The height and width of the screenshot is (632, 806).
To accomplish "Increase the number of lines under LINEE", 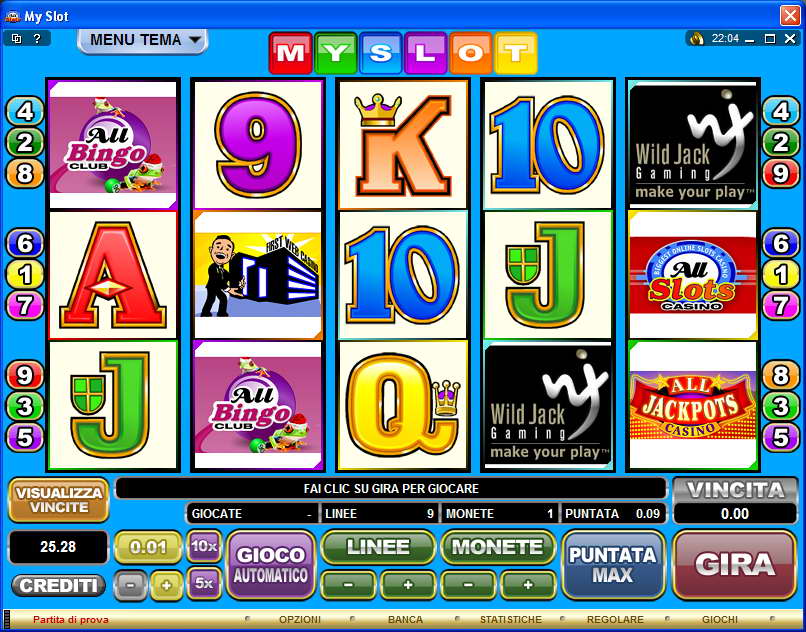I will click(x=408, y=584).
